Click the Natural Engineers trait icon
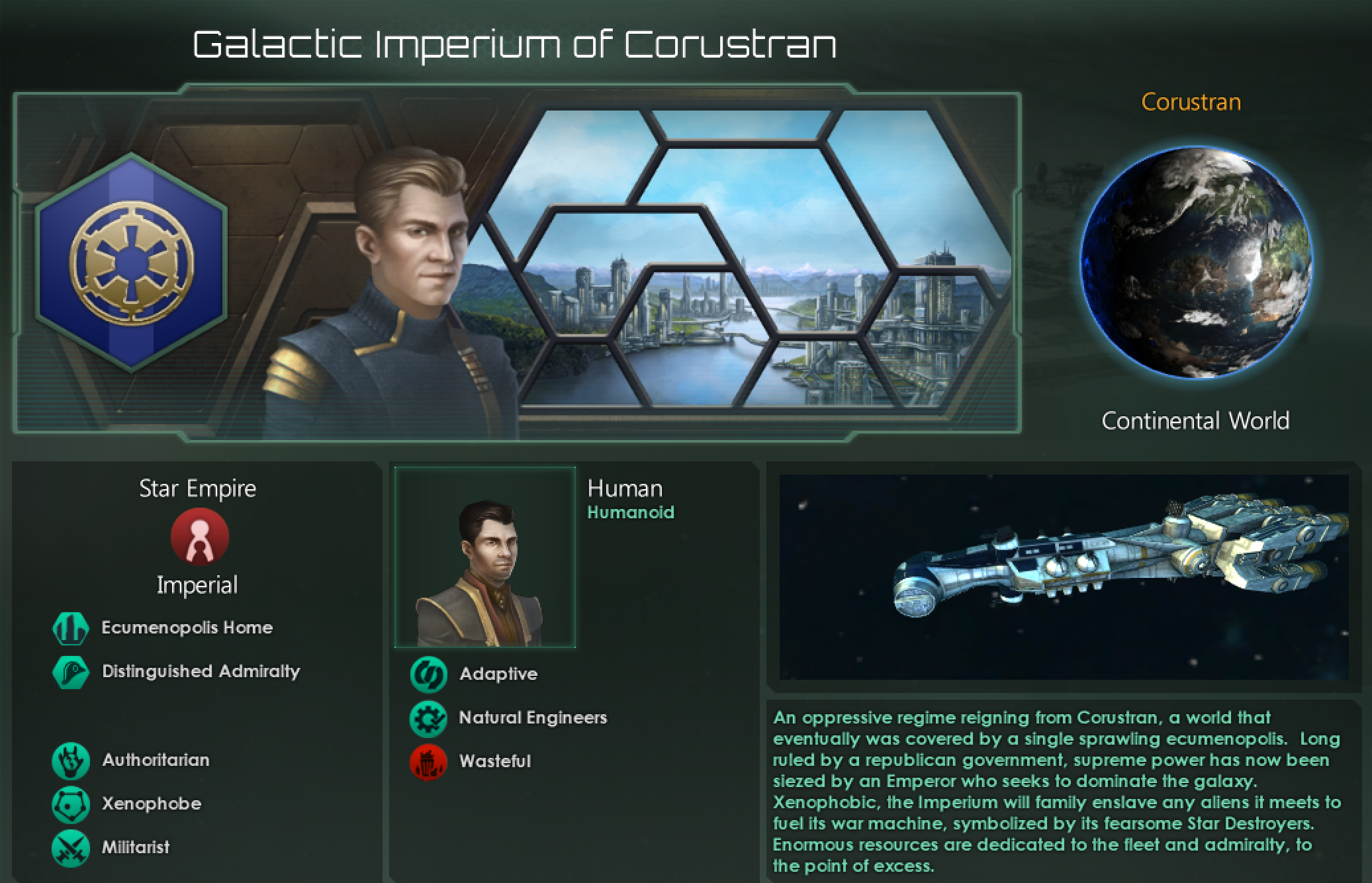Image resolution: width=1372 pixels, height=883 pixels. click(x=429, y=717)
